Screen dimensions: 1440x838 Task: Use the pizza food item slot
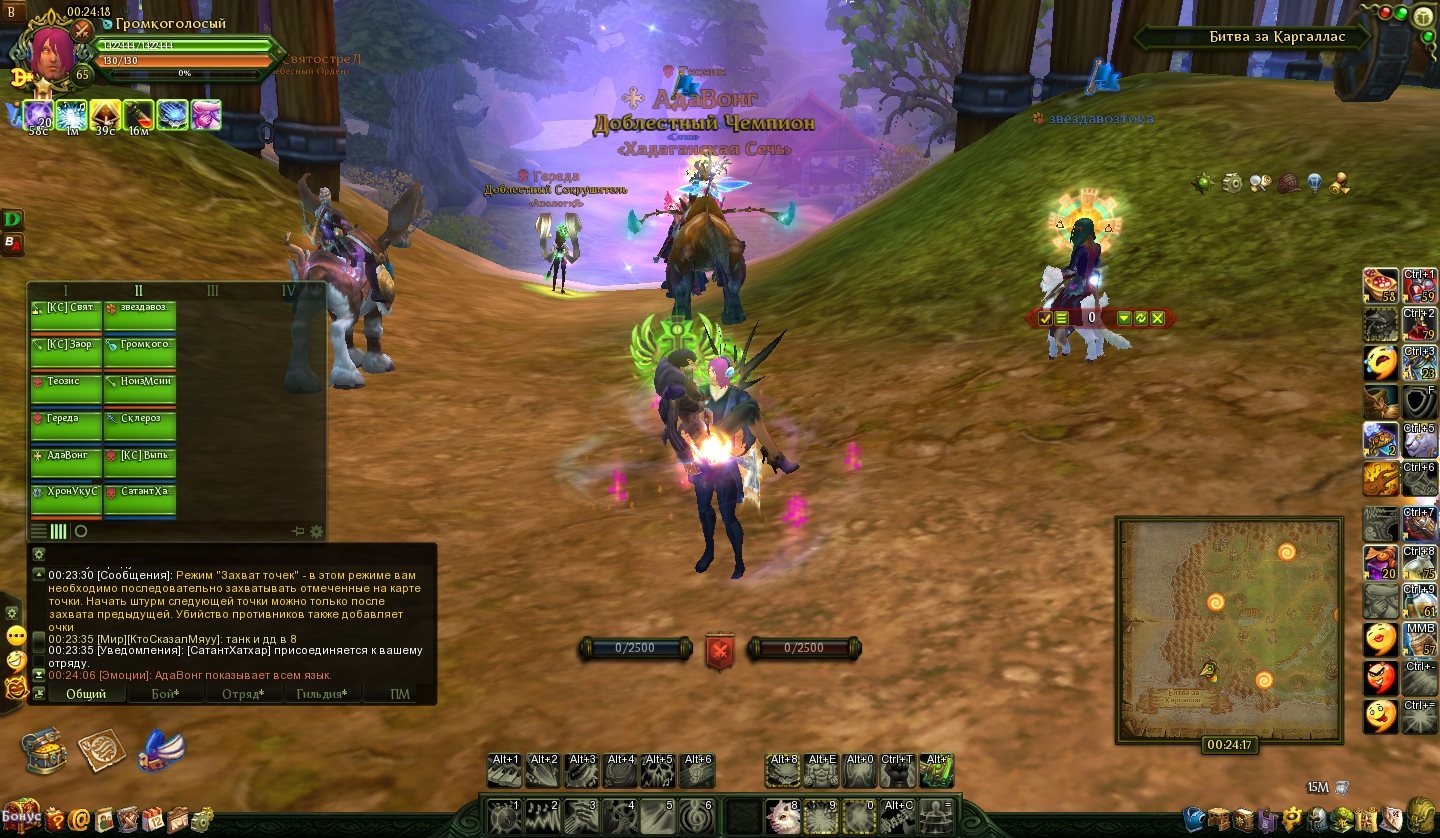tap(1381, 285)
